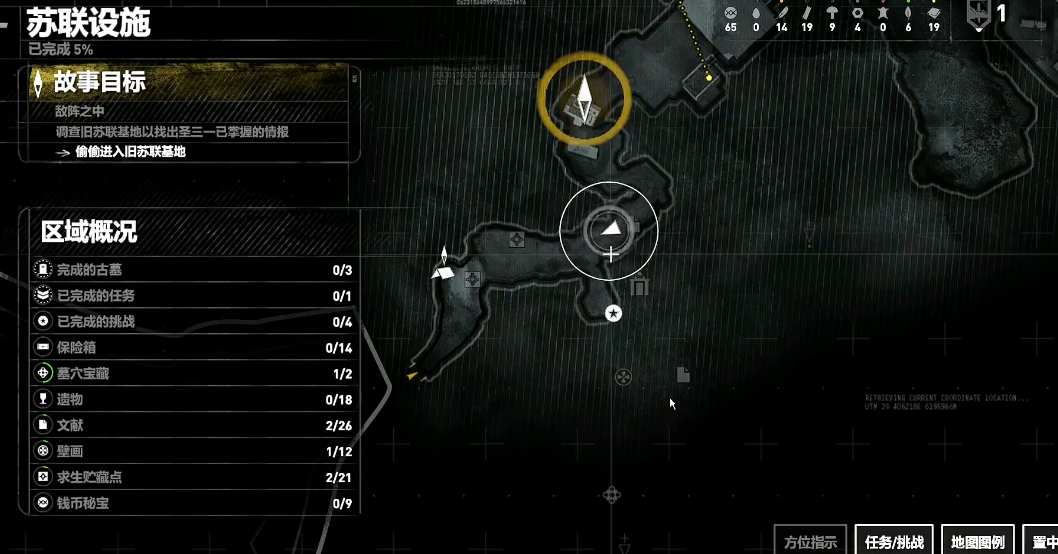Select the star challenge marker on map
The width and height of the screenshot is (1058, 554).
614,314
